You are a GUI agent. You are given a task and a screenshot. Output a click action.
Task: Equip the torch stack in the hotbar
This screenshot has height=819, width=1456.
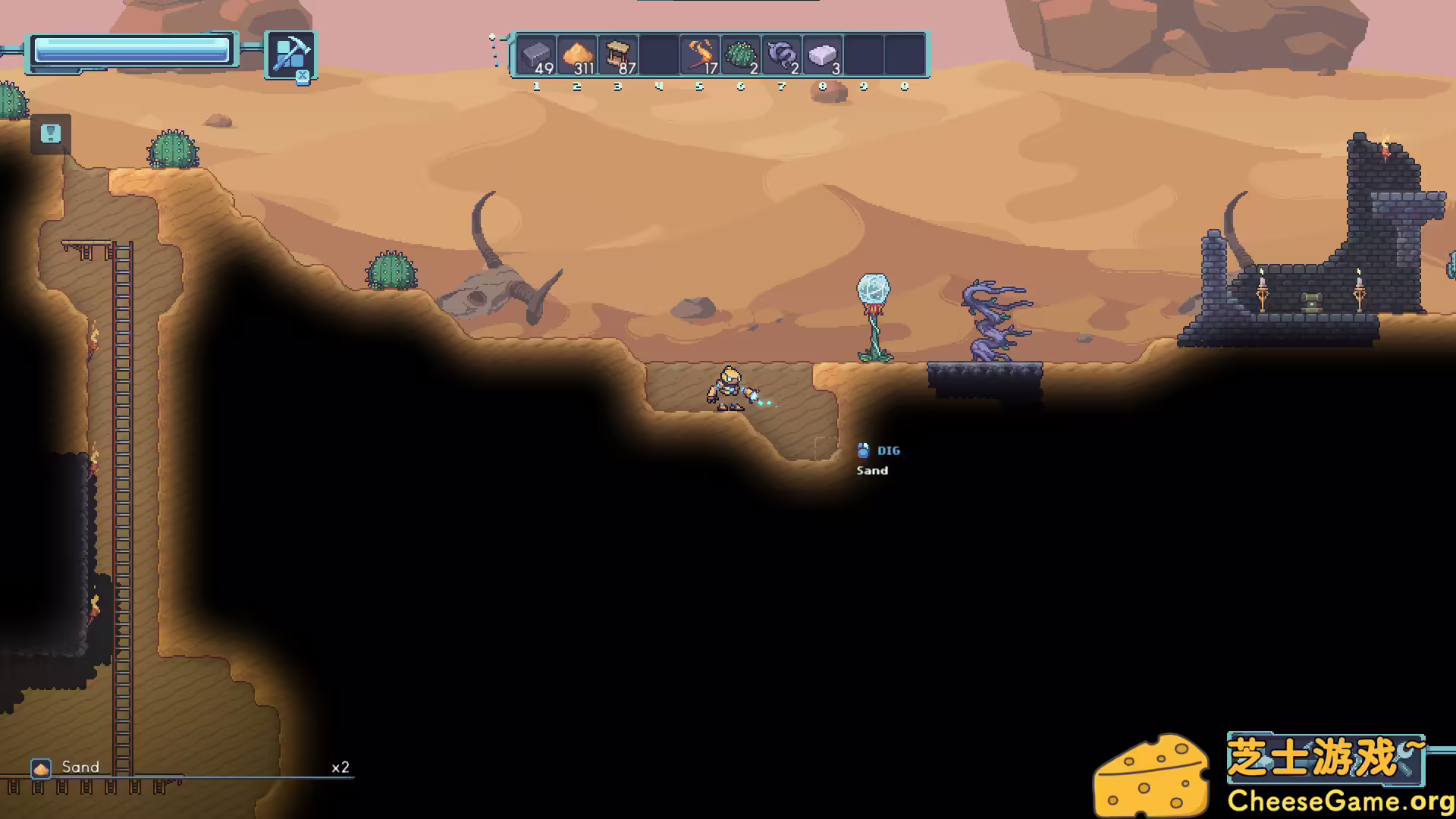700,55
